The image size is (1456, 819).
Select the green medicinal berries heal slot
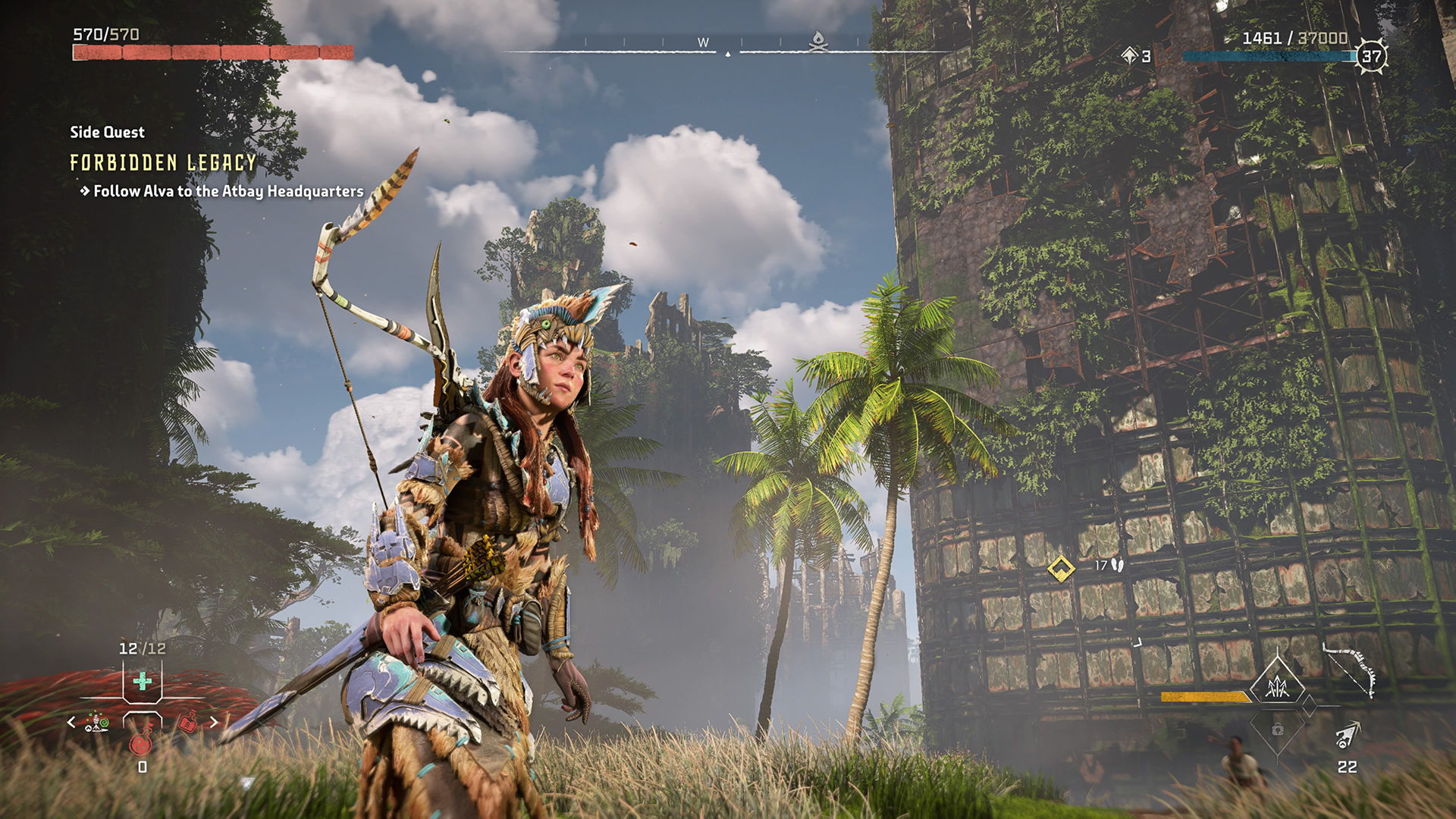point(142,681)
